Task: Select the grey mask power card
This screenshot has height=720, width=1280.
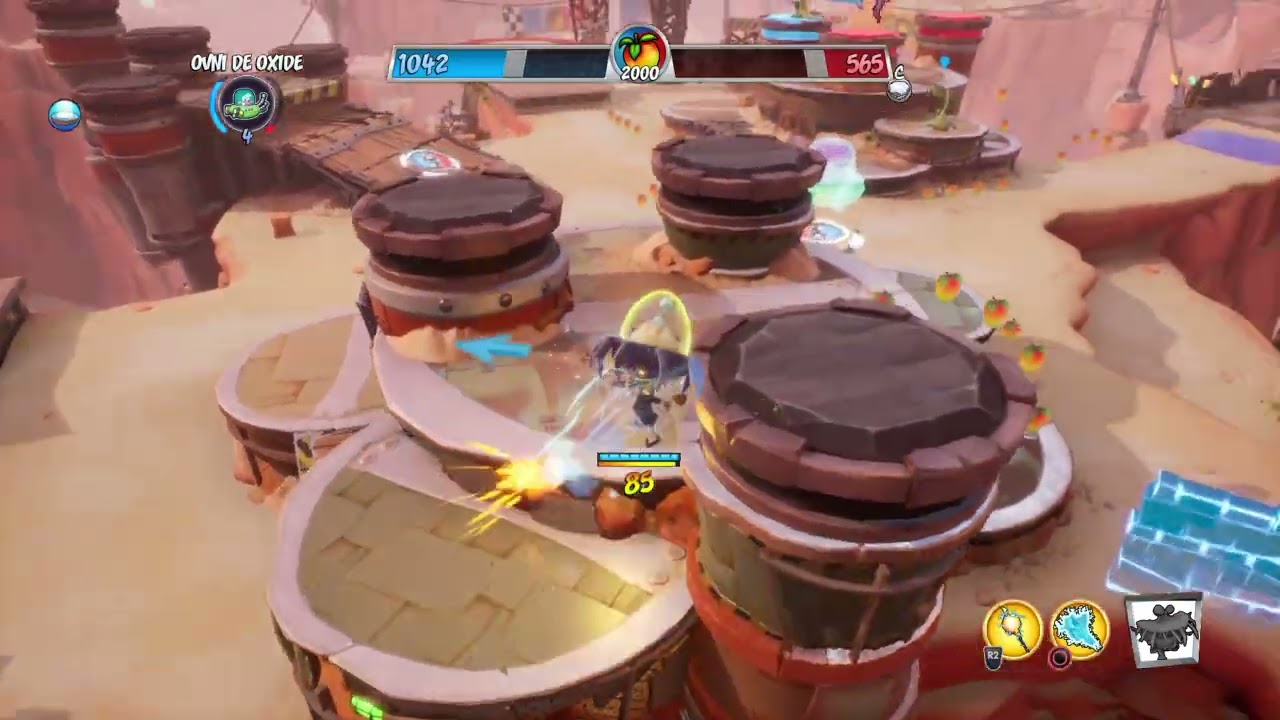Action: (1163, 630)
